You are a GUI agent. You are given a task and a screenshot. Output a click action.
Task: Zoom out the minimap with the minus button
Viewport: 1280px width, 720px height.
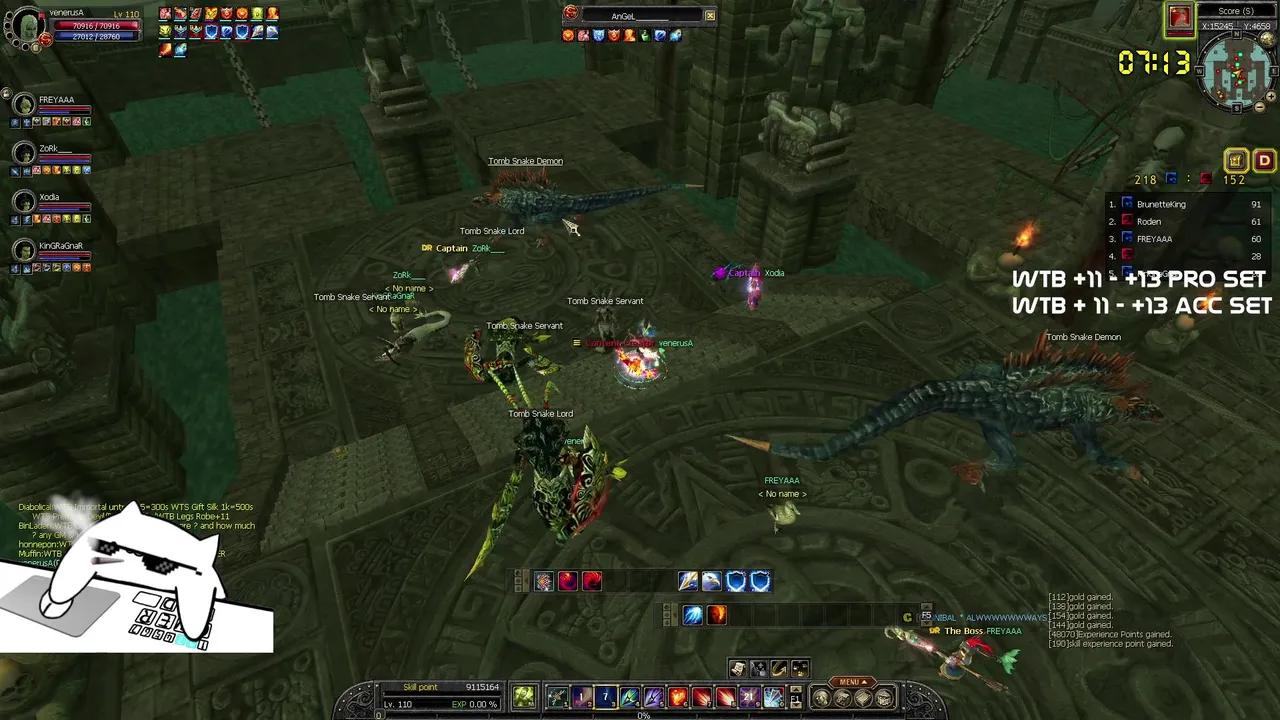pyautogui.click(x=1260, y=107)
